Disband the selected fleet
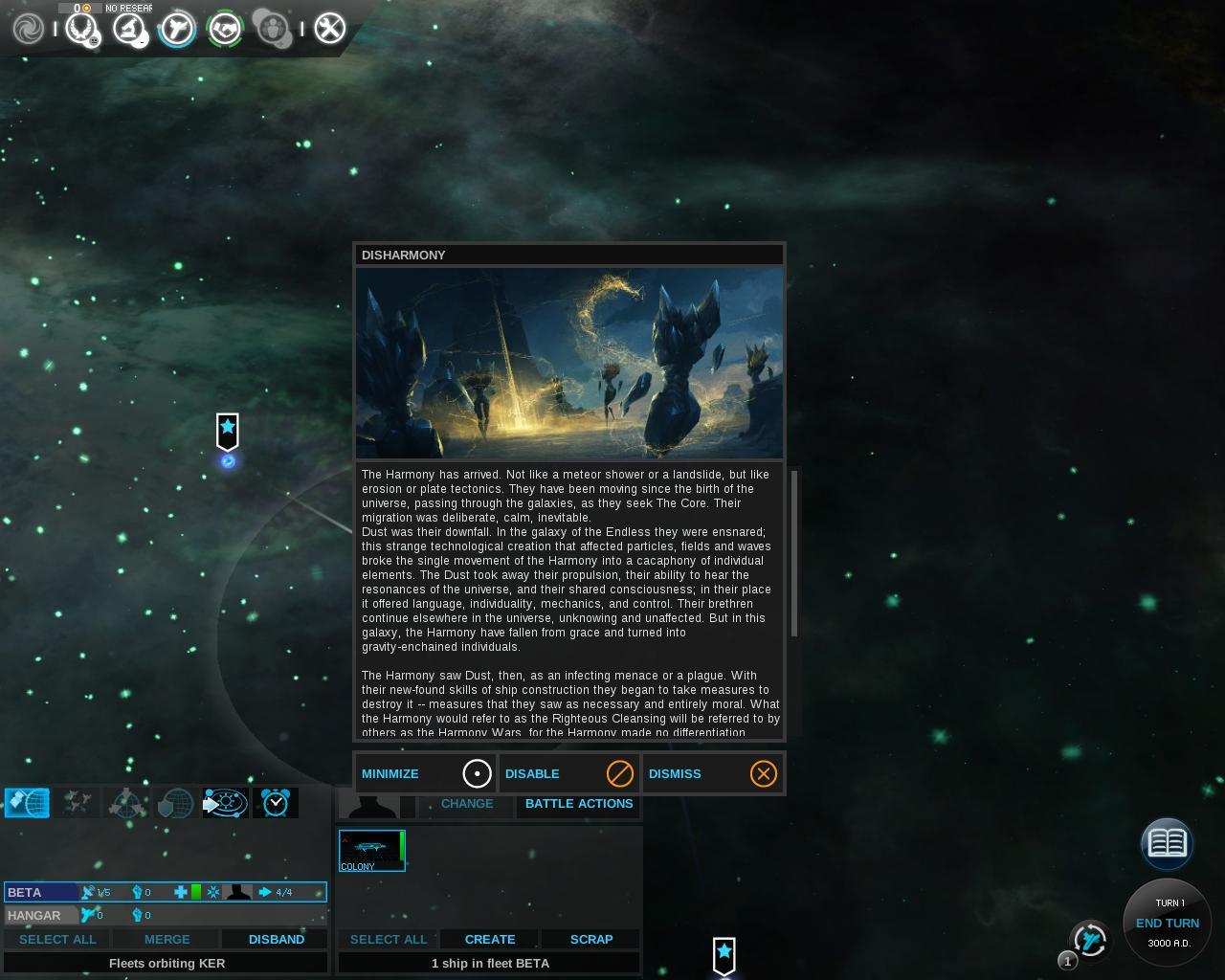The width and height of the screenshot is (1225, 980). point(276,939)
